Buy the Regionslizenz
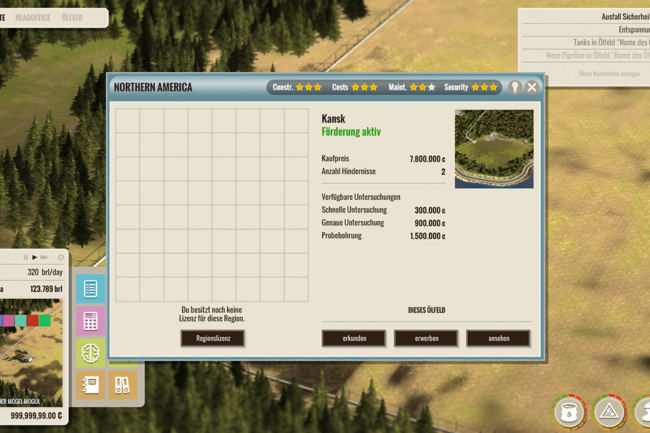 tap(212, 338)
